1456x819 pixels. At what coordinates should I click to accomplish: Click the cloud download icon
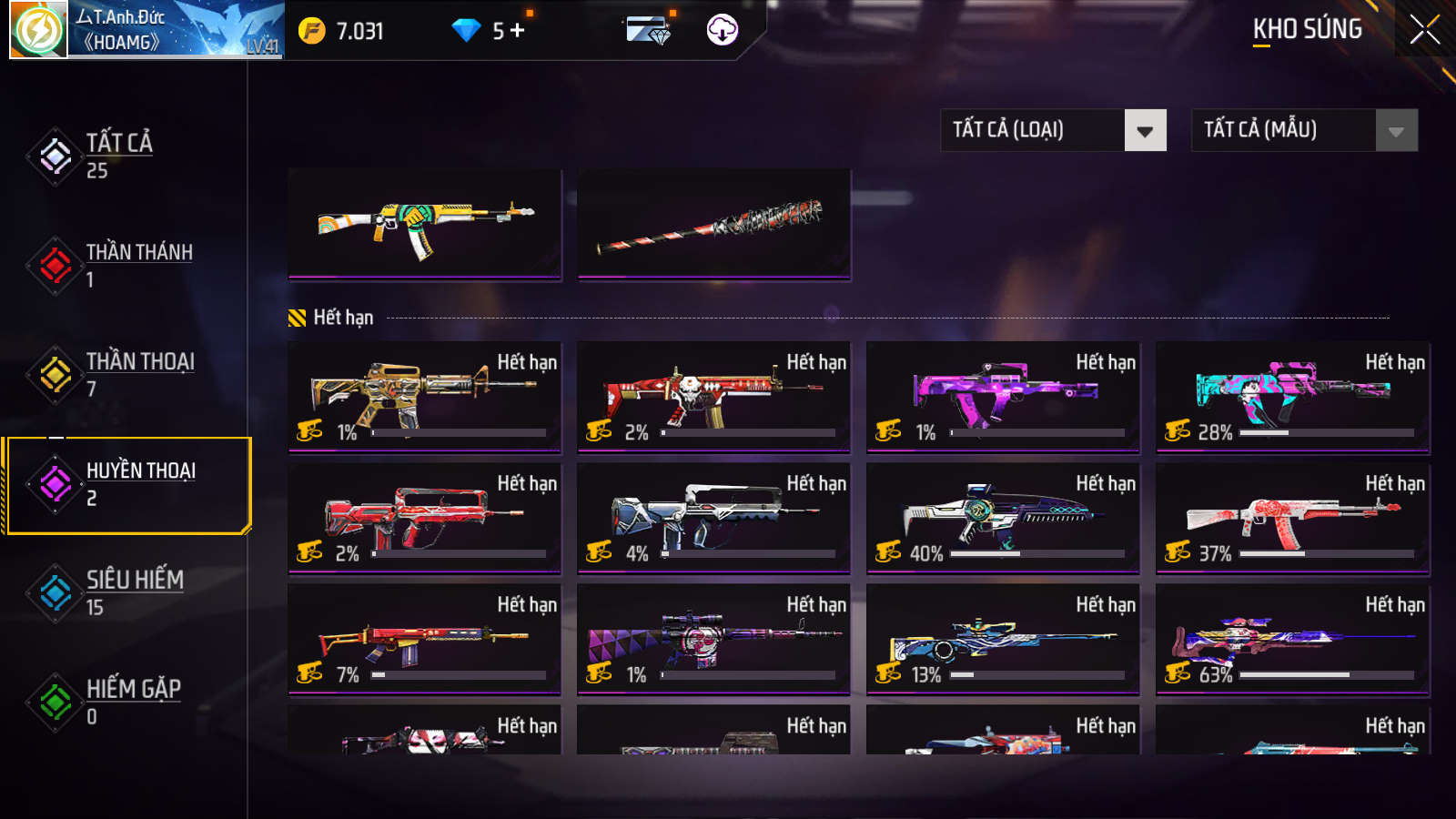click(x=722, y=30)
